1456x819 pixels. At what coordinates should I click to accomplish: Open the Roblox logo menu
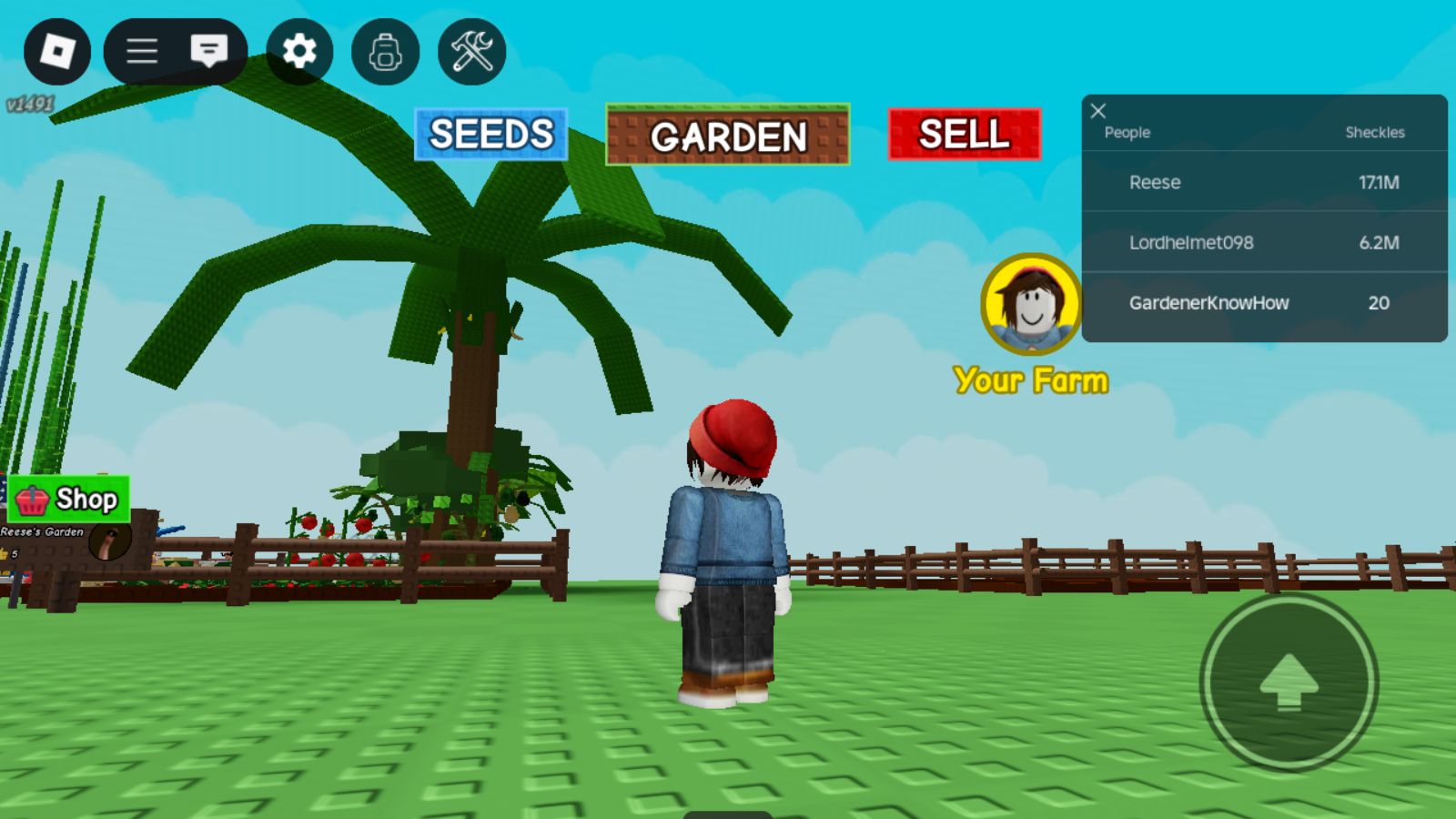[57, 52]
